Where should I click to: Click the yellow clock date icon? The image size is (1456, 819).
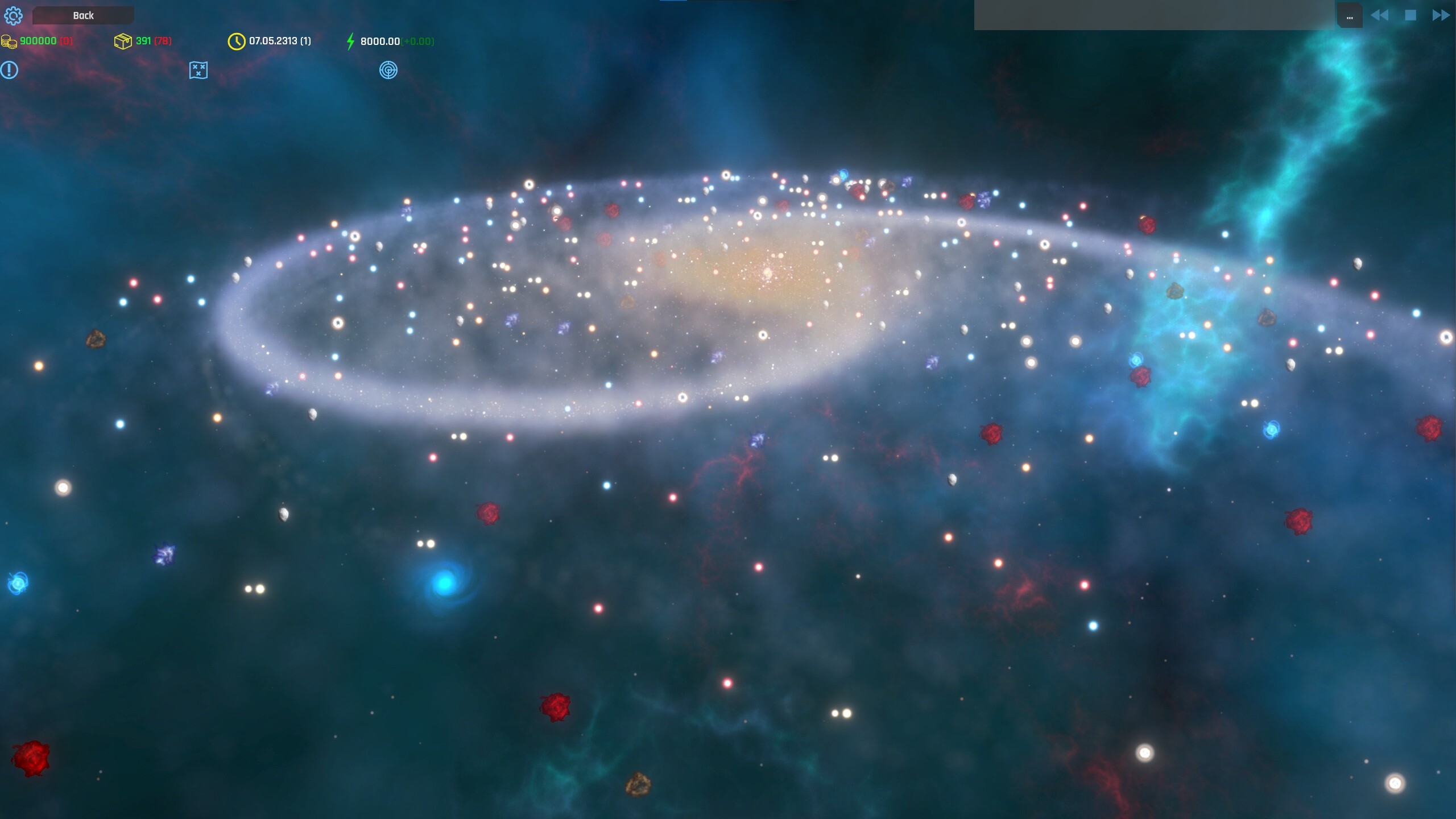235,41
